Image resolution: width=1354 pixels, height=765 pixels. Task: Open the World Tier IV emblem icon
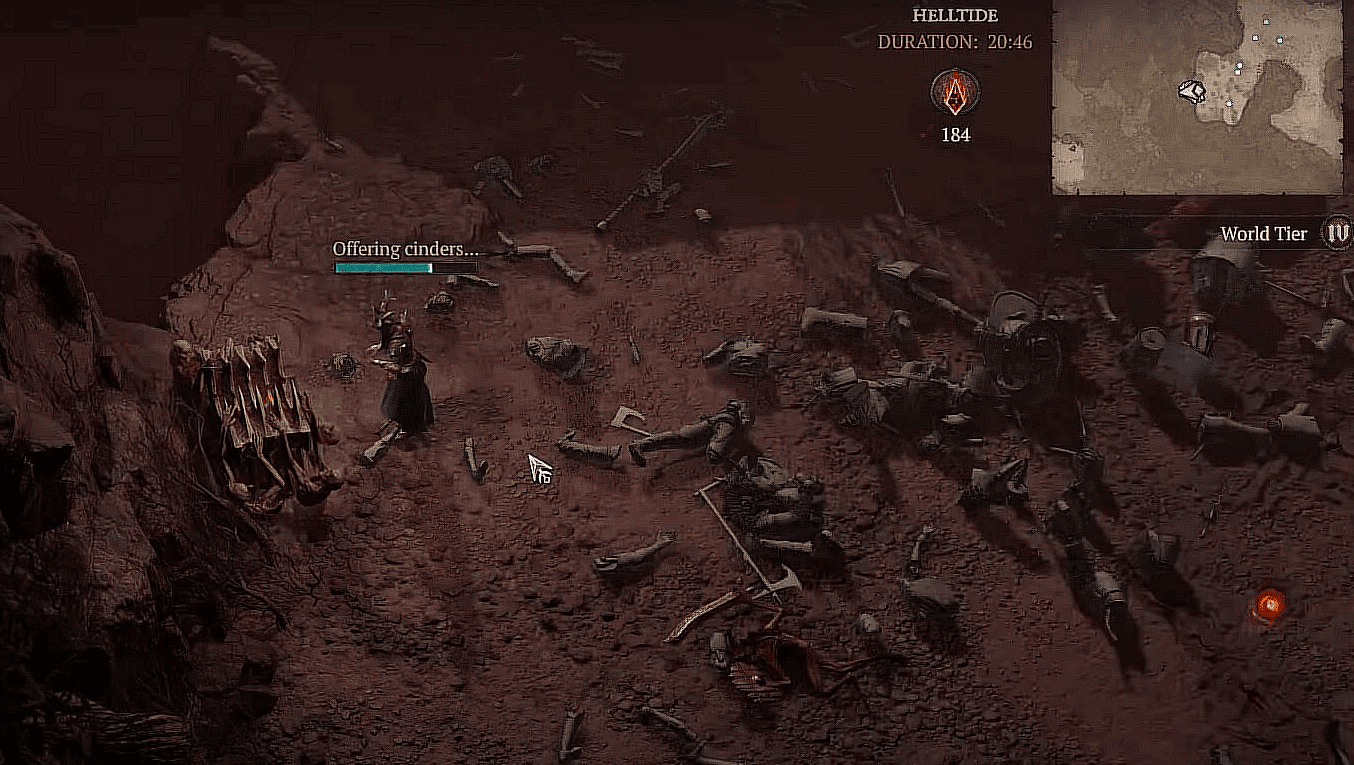[1337, 234]
